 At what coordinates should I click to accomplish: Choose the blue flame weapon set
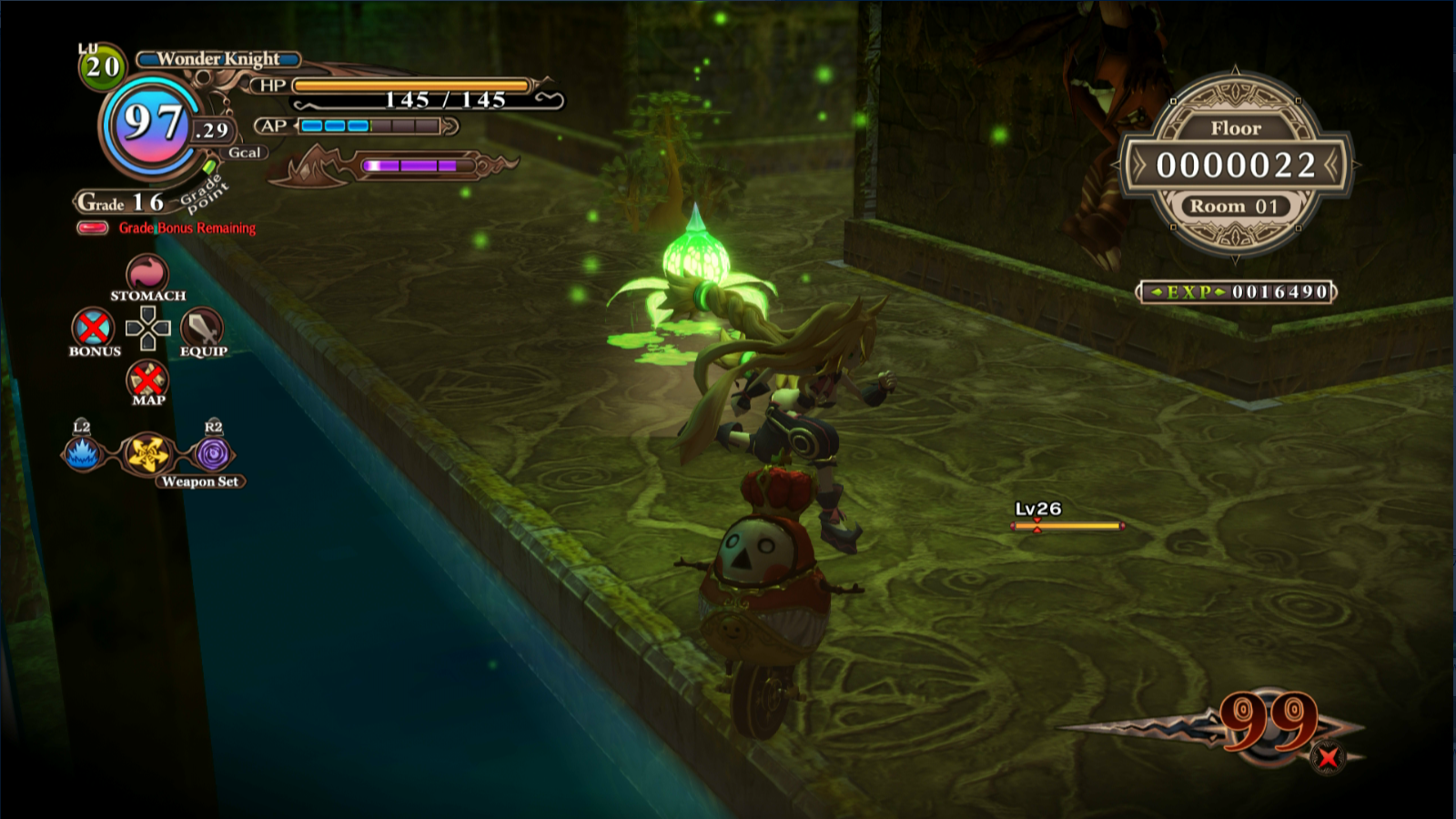(82, 453)
